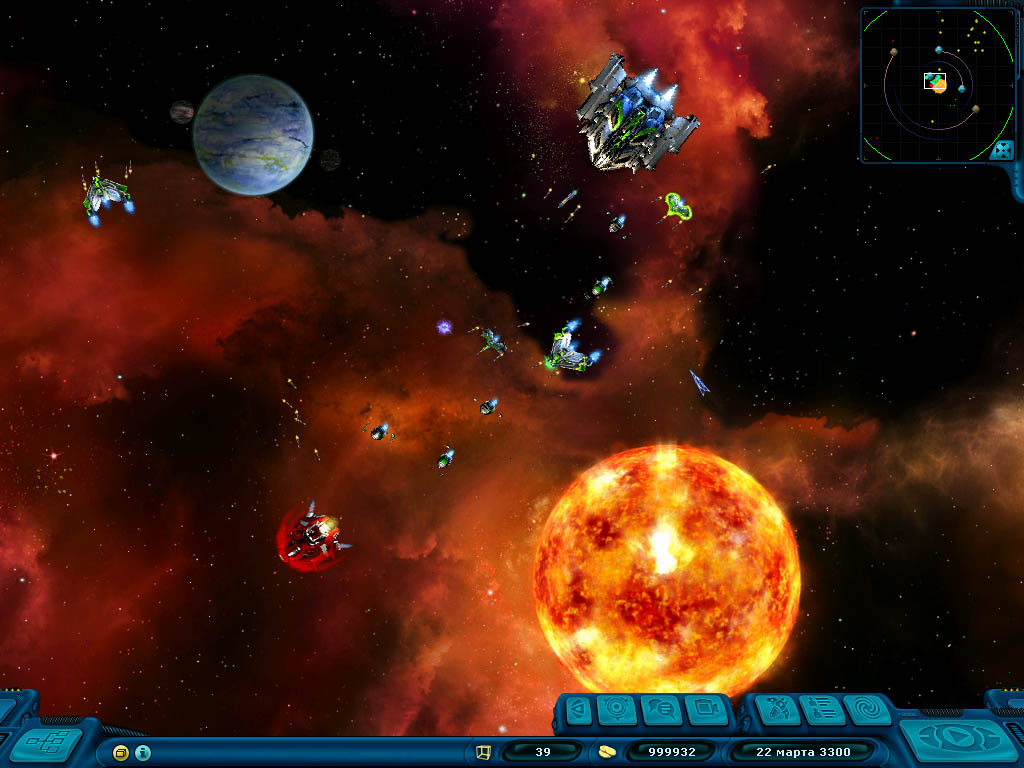Click the blue info round icon

(x=143, y=752)
